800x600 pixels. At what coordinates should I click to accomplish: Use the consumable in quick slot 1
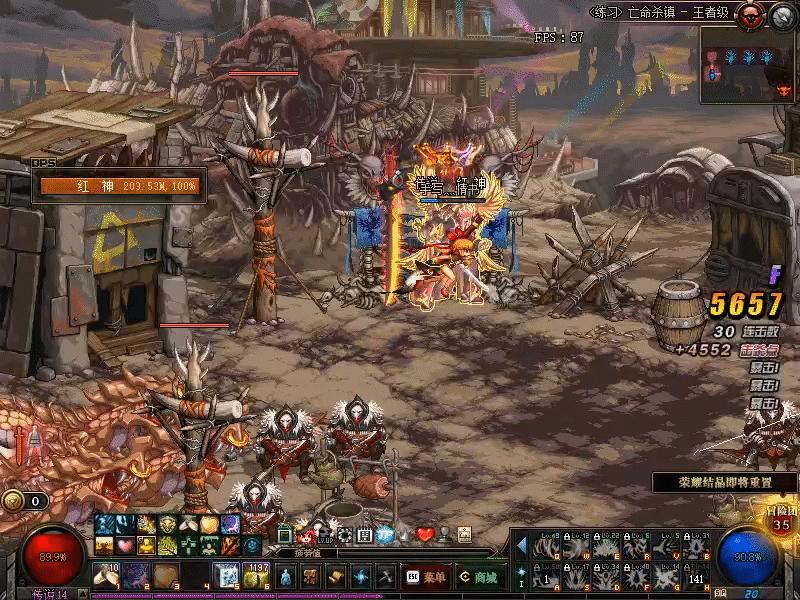pyautogui.click(x=106, y=576)
